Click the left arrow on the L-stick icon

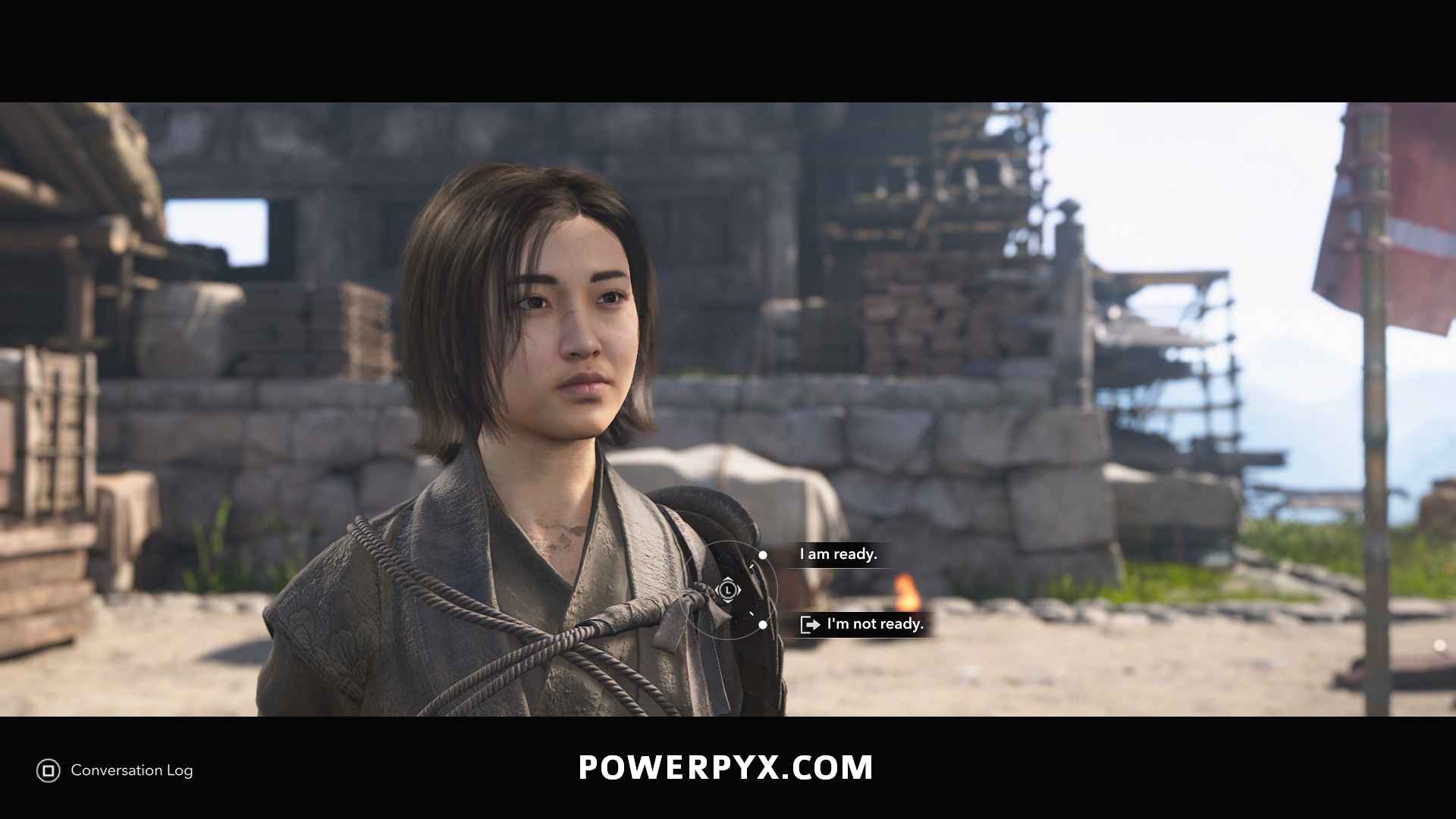[717, 590]
